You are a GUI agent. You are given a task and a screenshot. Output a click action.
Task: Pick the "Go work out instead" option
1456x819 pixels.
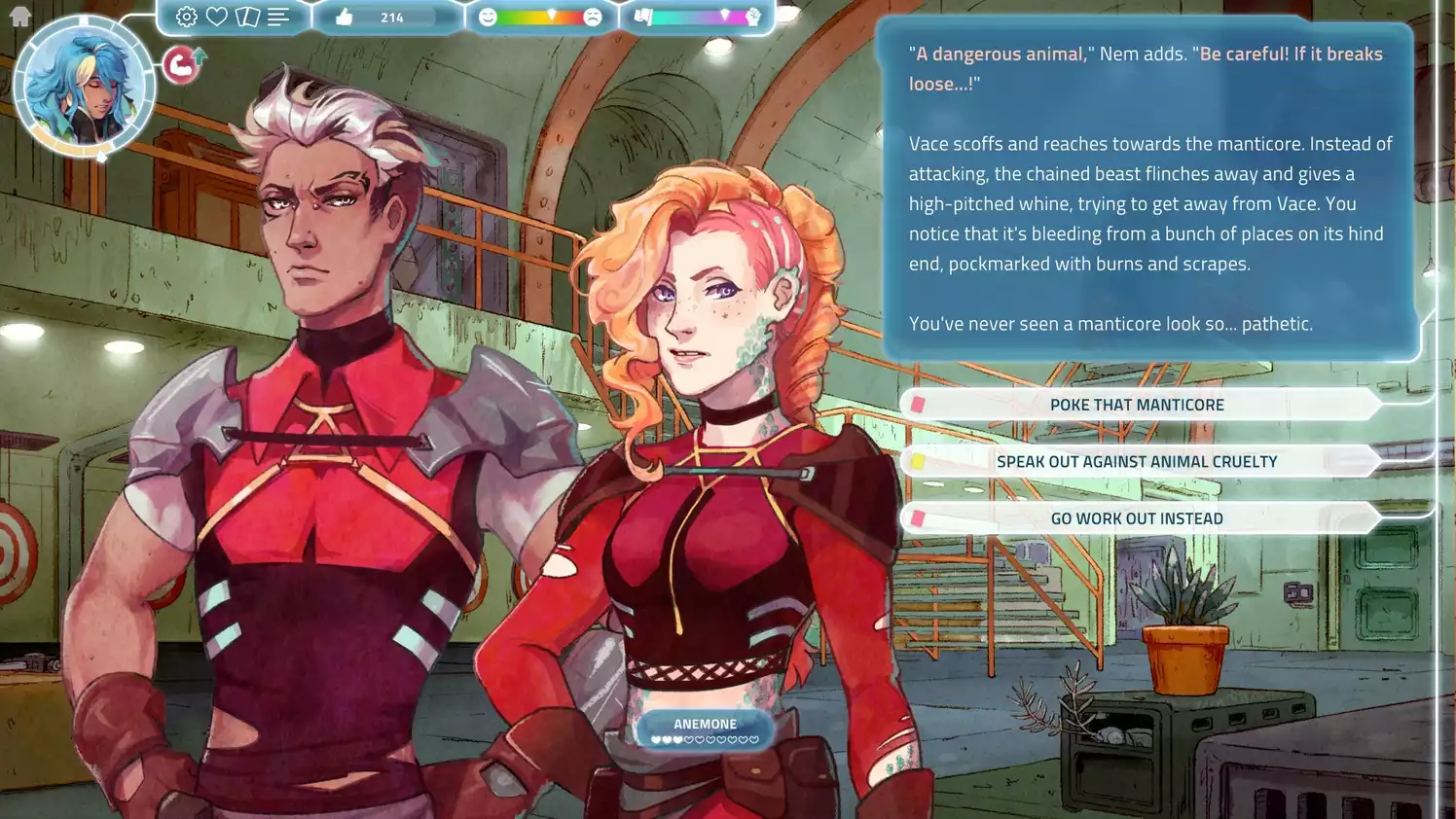pyautogui.click(x=1137, y=518)
